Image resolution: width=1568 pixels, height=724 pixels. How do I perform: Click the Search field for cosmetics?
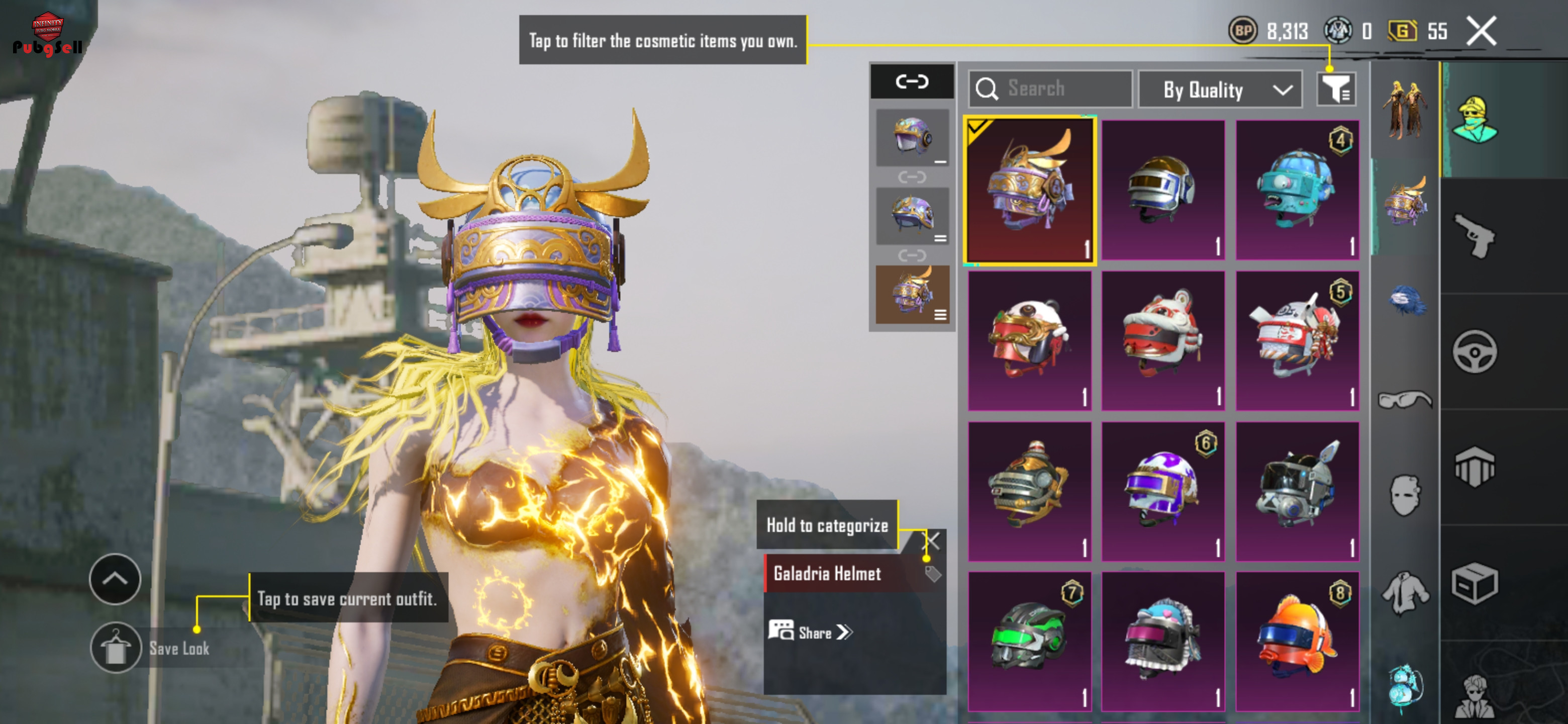click(x=1050, y=89)
